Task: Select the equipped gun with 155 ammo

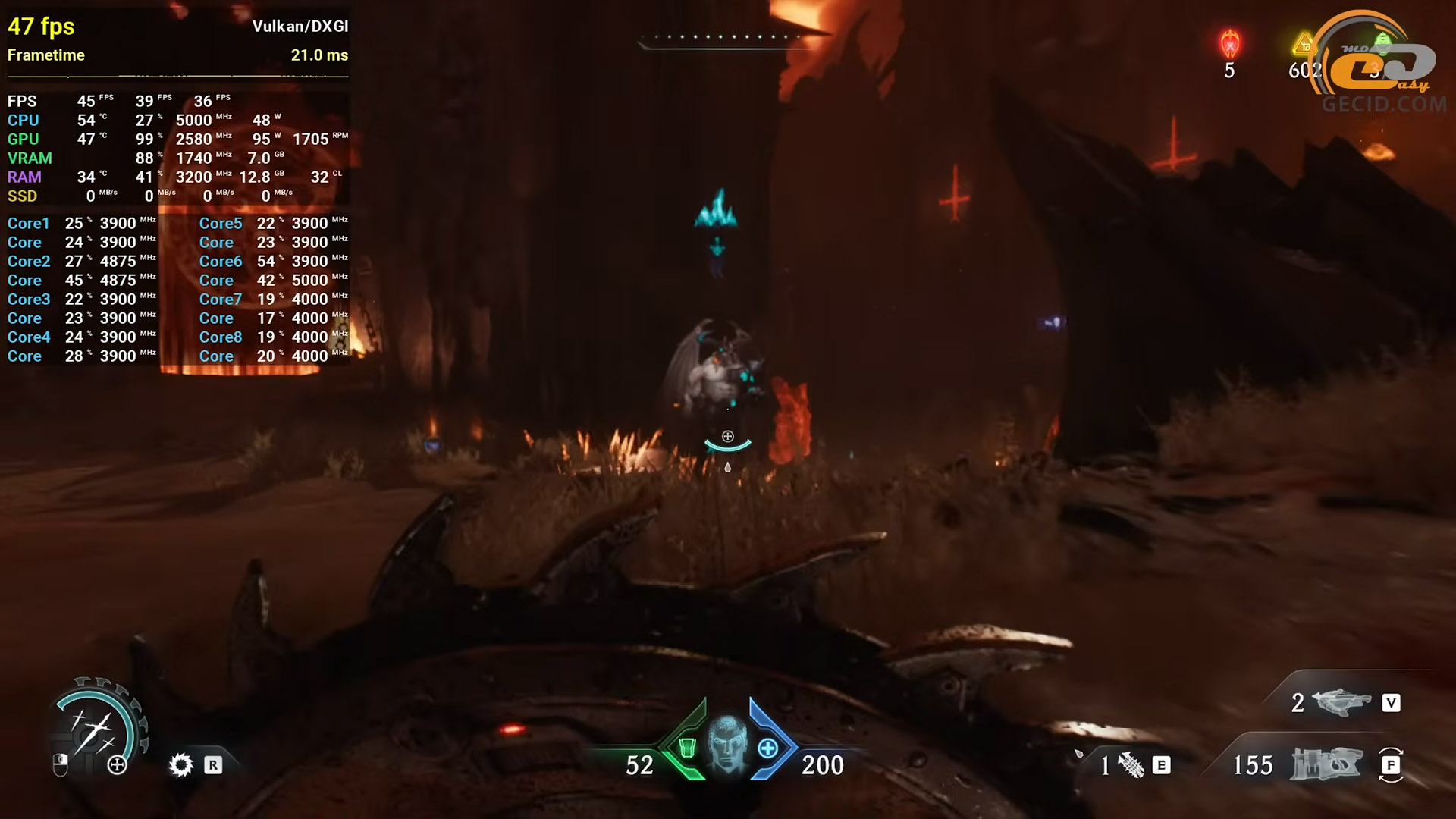Action: click(x=1327, y=764)
